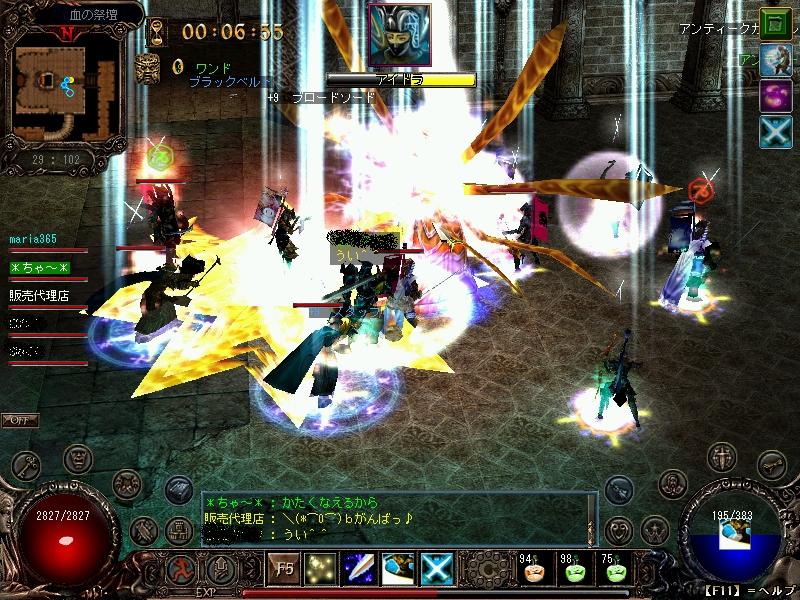Select the アイドラ target portrait
The height and width of the screenshot is (600, 800).
coord(399,36)
